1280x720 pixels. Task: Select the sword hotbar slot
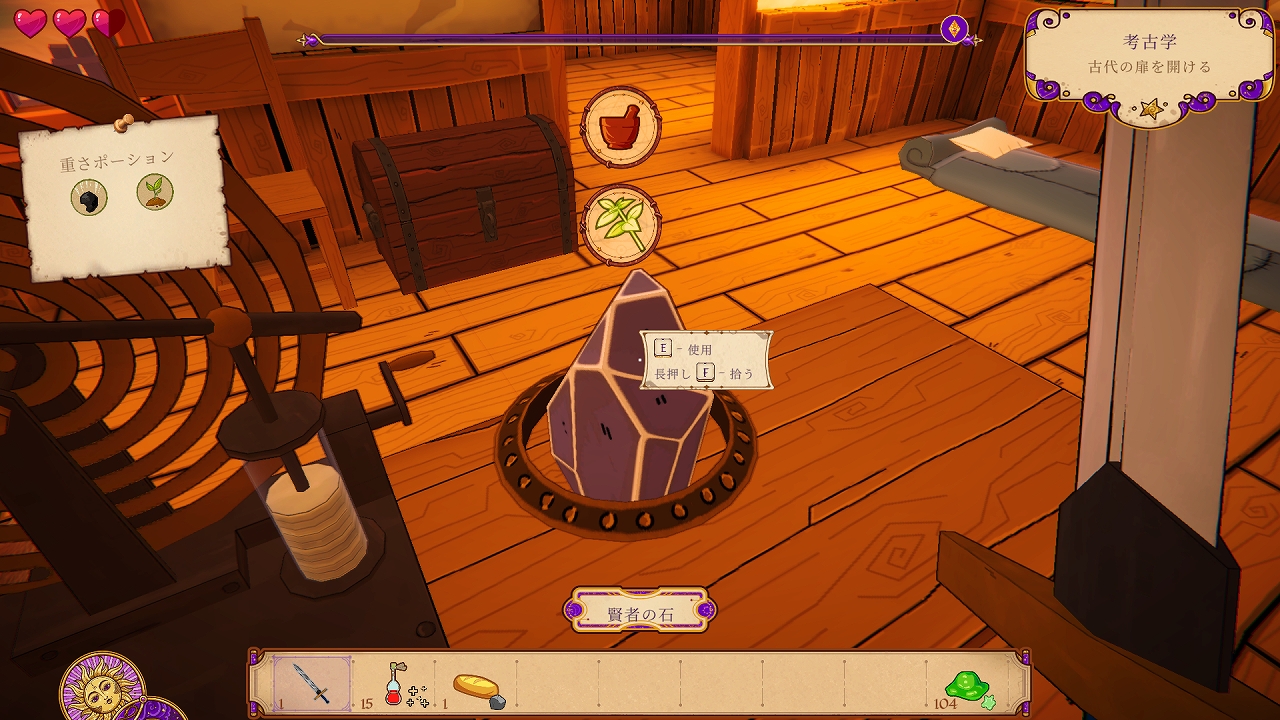(312, 684)
